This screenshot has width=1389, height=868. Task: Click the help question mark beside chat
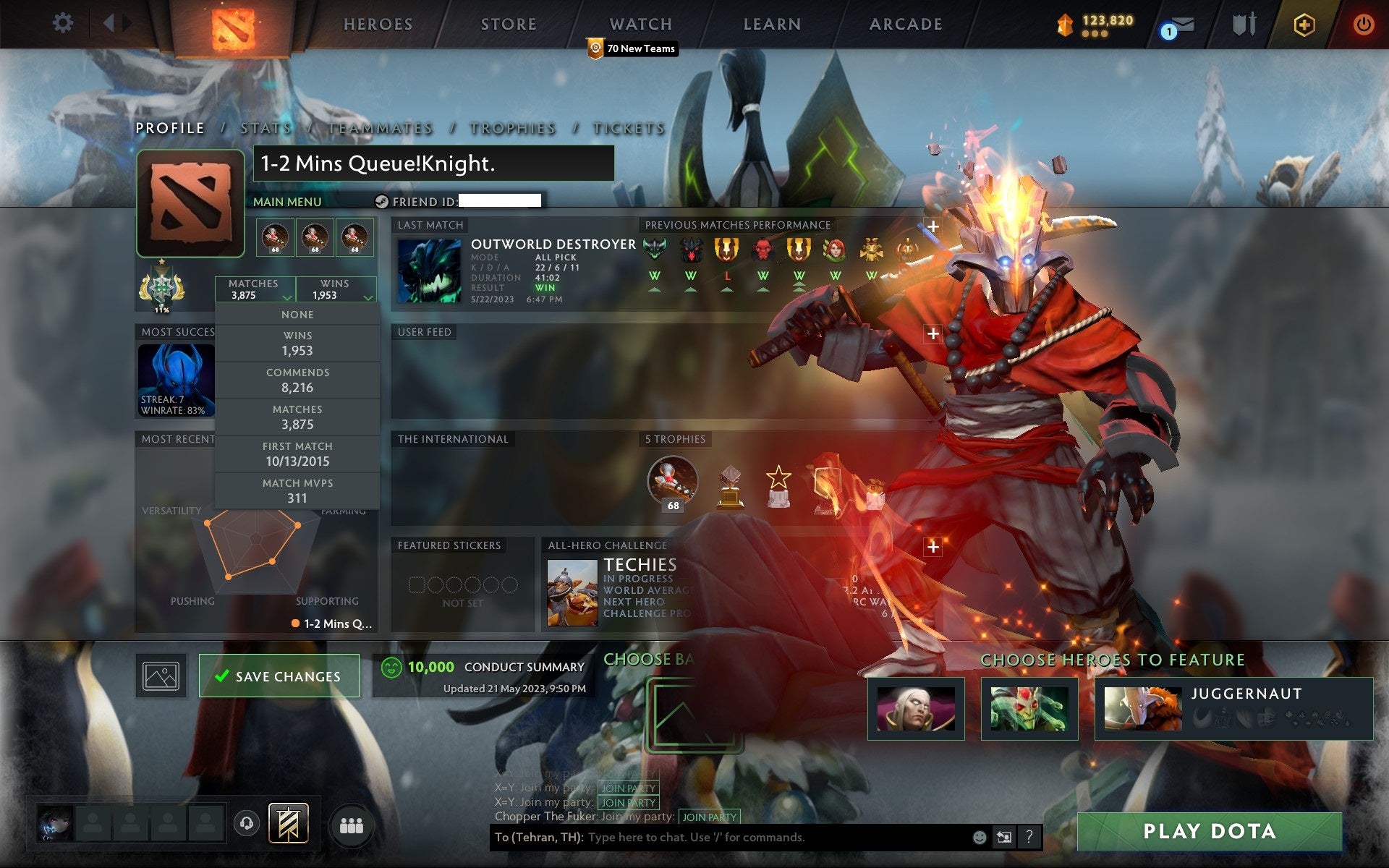pos(1028,838)
